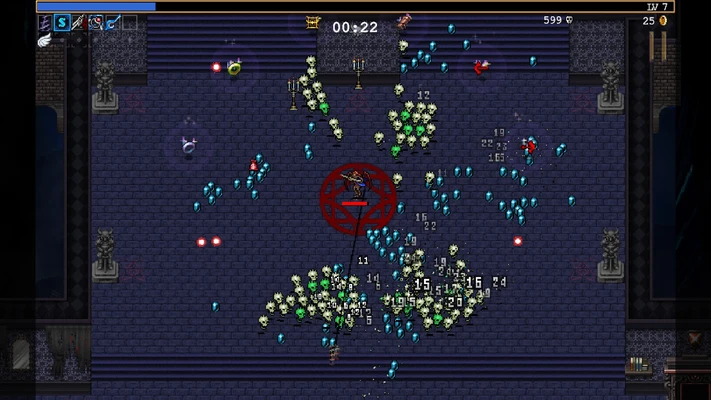
Task: Select the purple lightning weapon icon
Action: (x=45, y=22)
